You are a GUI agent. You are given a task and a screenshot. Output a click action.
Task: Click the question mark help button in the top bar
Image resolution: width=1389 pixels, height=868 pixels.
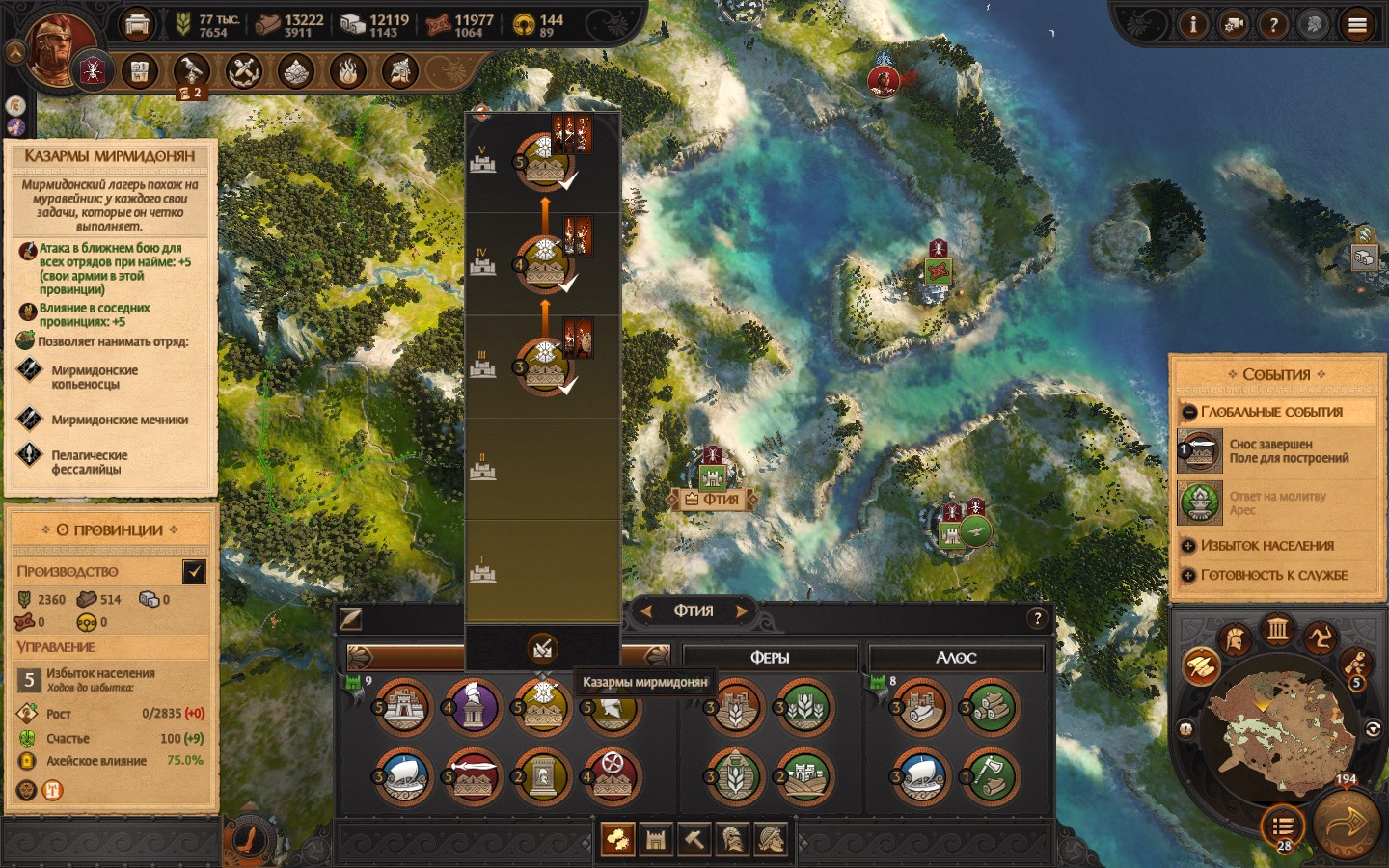pyautogui.click(x=1273, y=25)
